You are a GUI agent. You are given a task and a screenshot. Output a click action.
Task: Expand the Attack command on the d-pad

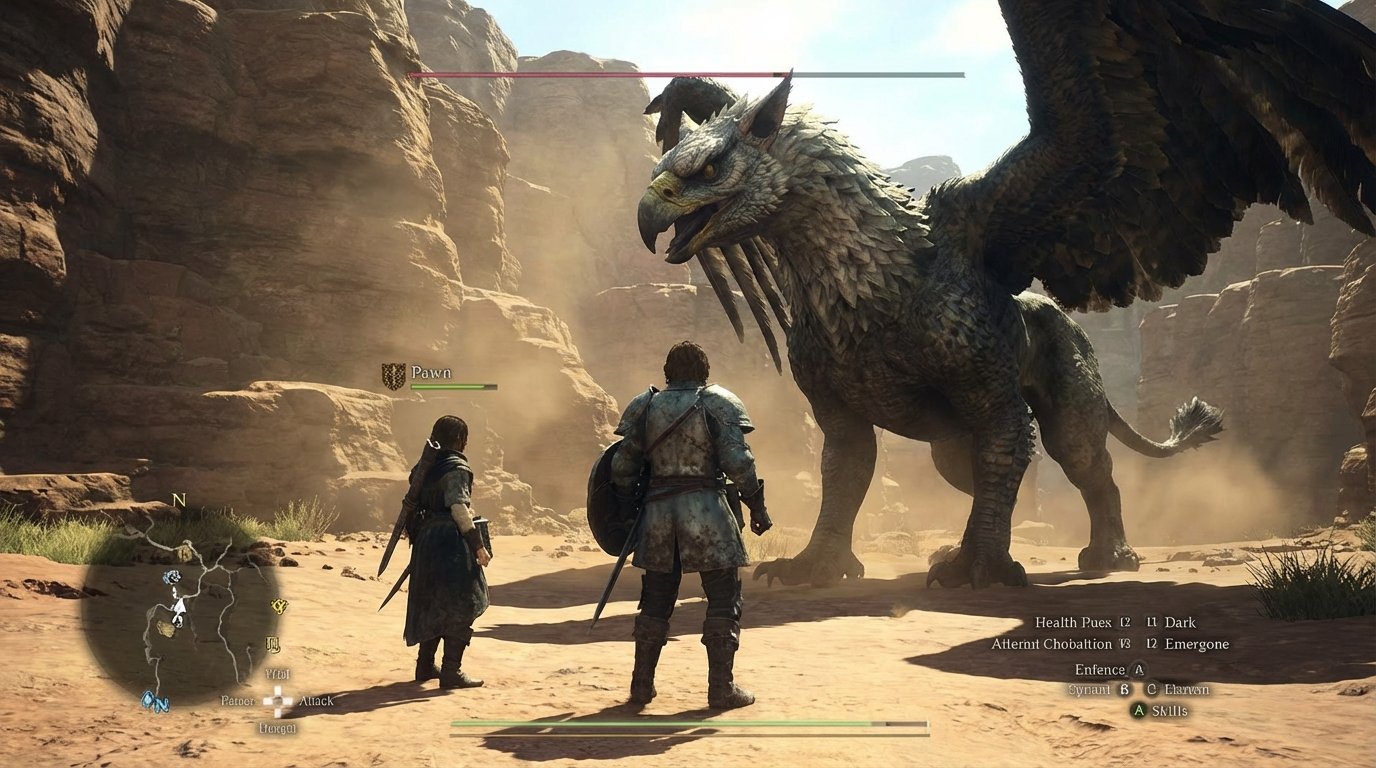click(315, 701)
